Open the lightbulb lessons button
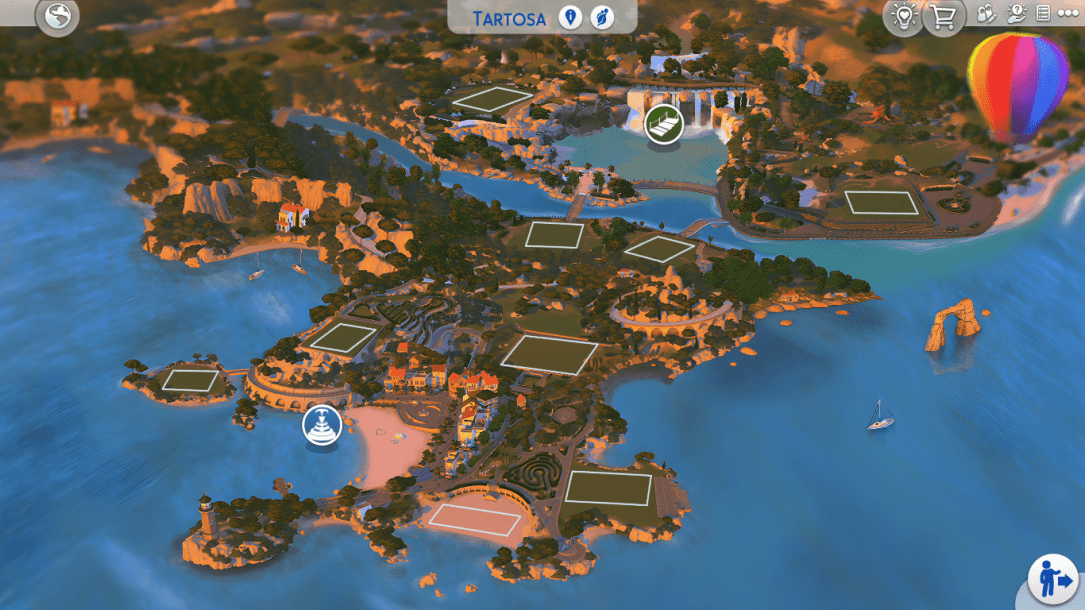Screen dimensions: 1085x610 (x=904, y=16)
